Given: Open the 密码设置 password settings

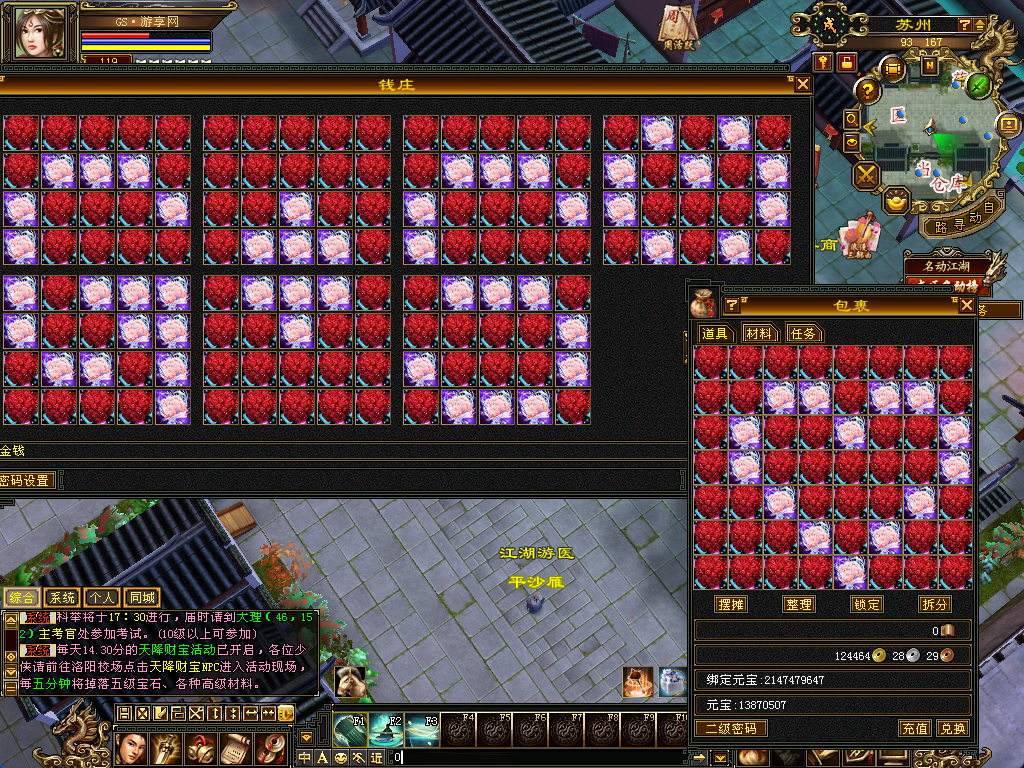Looking at the screenshot, I should (26, 480).
